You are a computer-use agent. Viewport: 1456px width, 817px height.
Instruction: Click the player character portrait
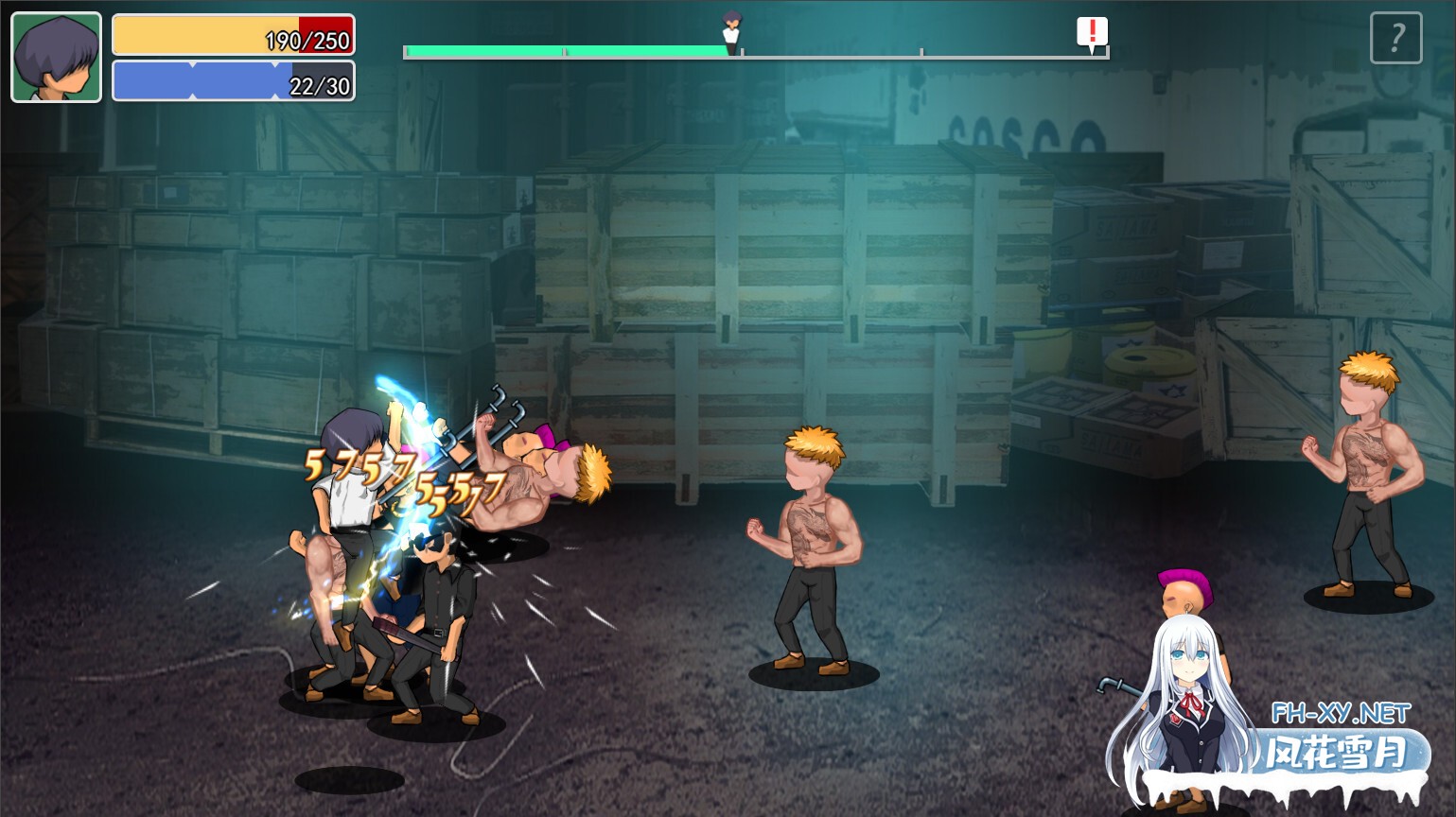tap(56, 57)
